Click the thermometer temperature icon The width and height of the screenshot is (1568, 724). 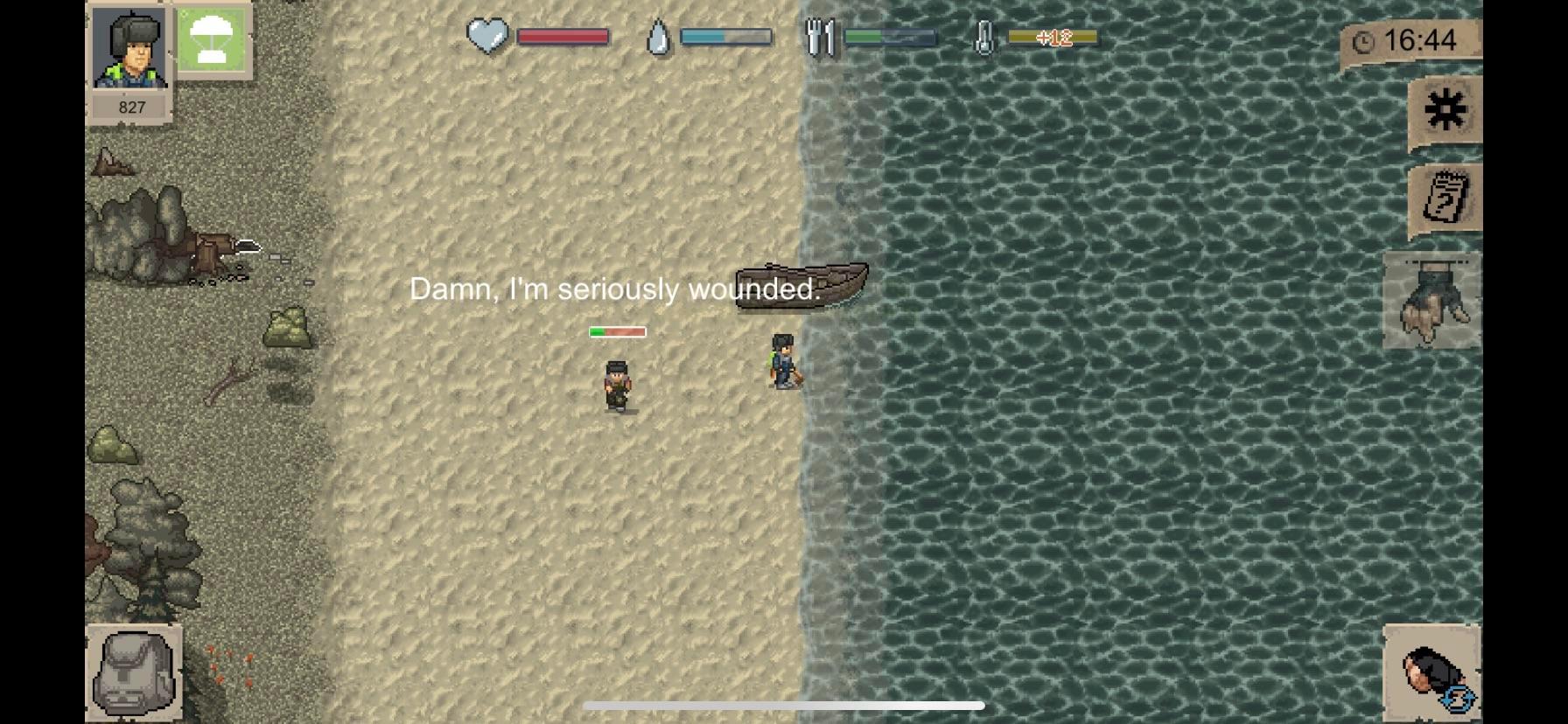click(987, 37)
